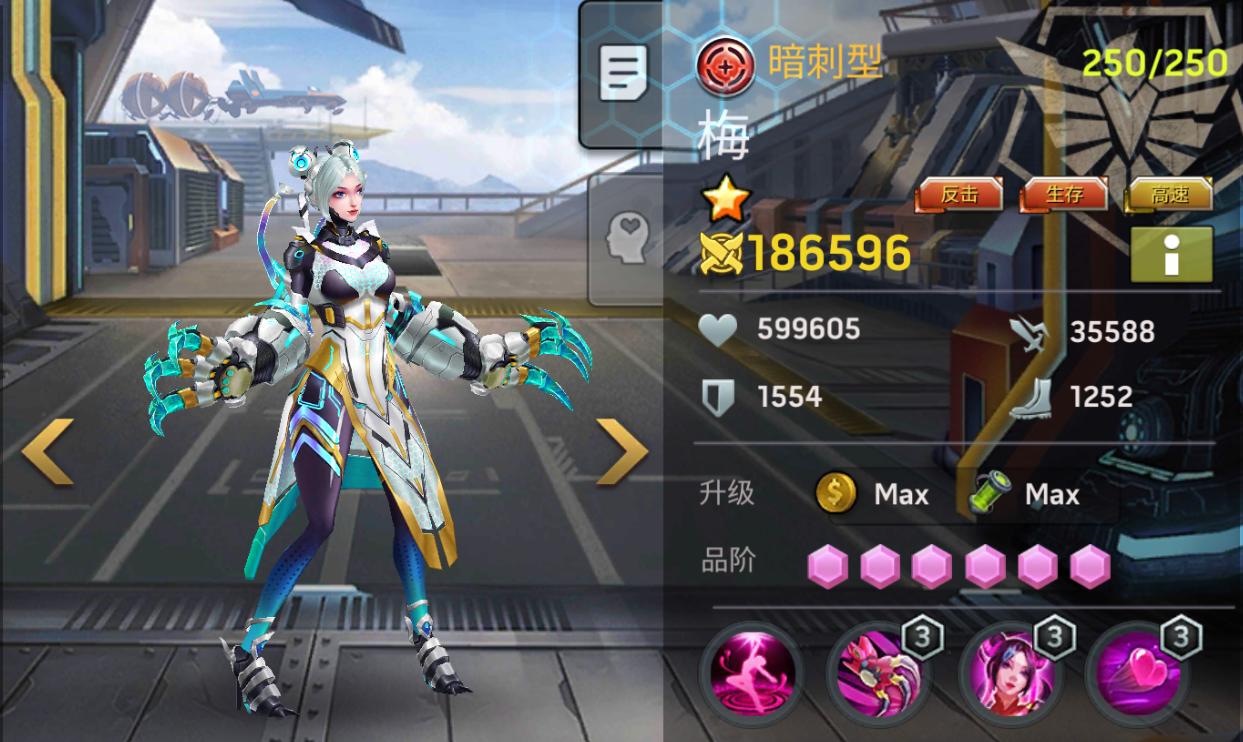Go to previous hero with left arrow
The width and height of the screenshot is (1243, 742).
47,451
